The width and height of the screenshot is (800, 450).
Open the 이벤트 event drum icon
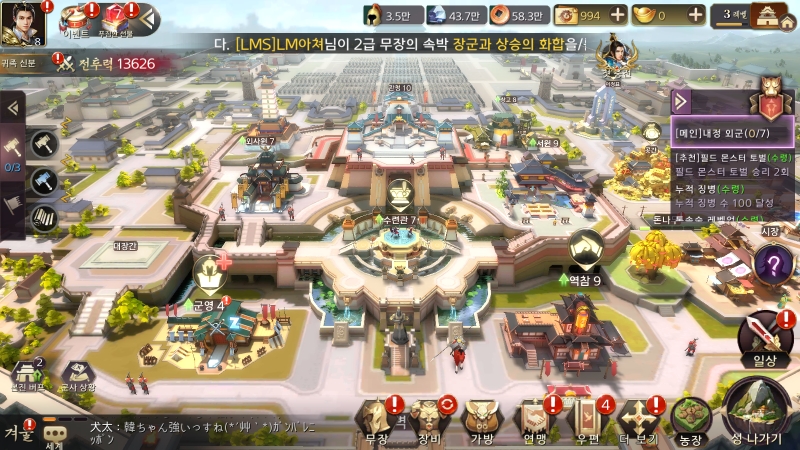point(75,19)
